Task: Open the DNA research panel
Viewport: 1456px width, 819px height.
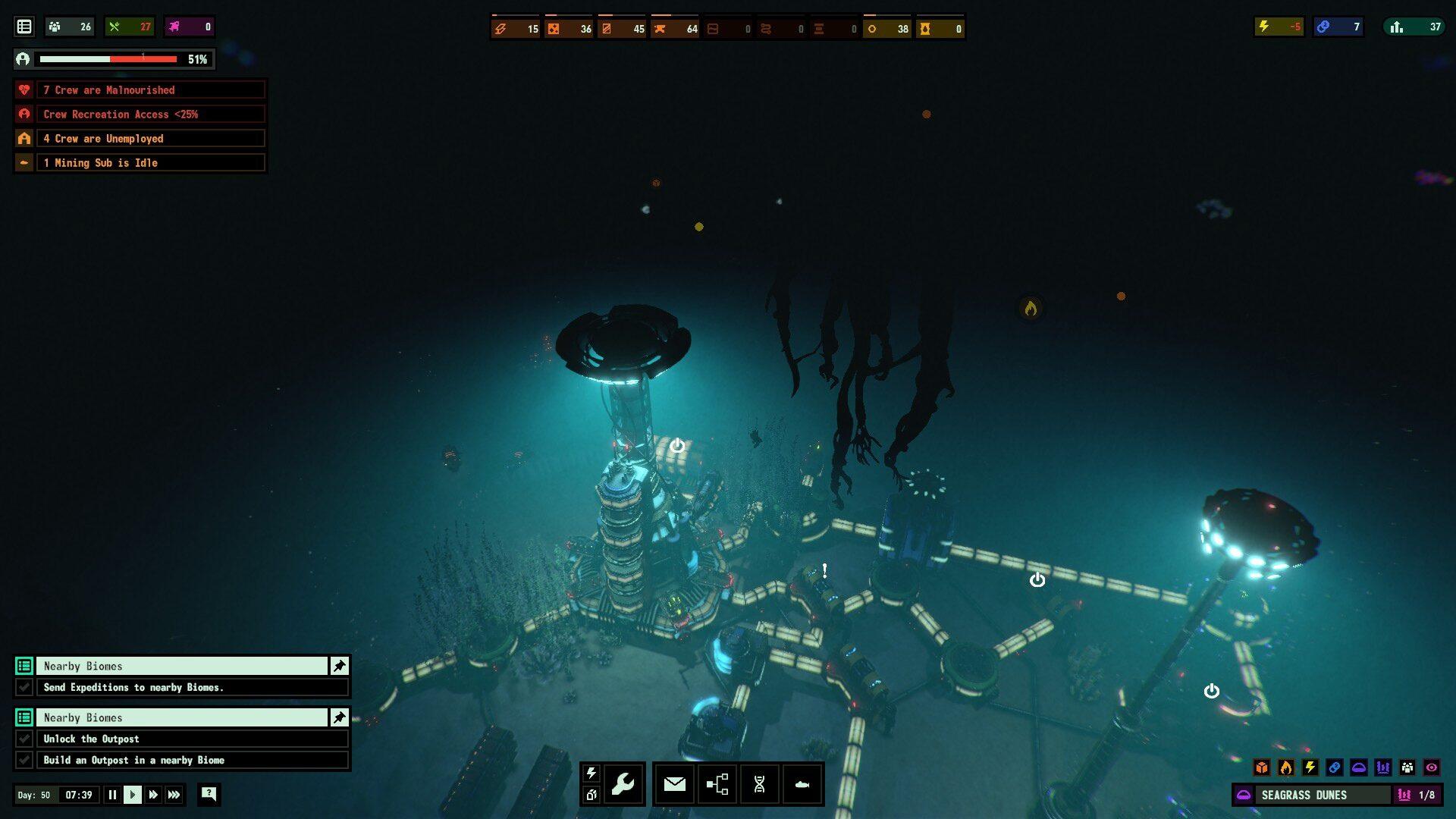Action: pos(759,783)
